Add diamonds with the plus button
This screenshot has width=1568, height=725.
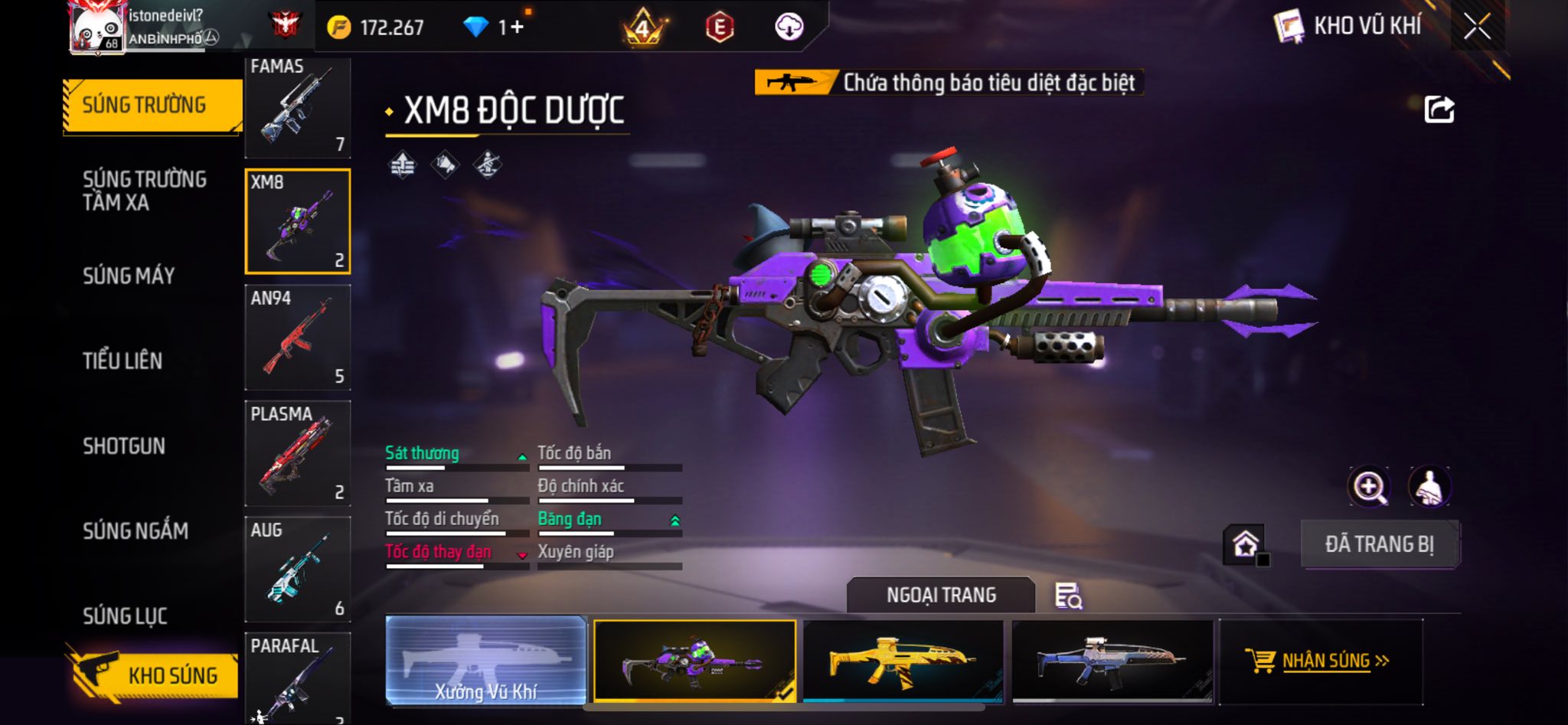518,28
